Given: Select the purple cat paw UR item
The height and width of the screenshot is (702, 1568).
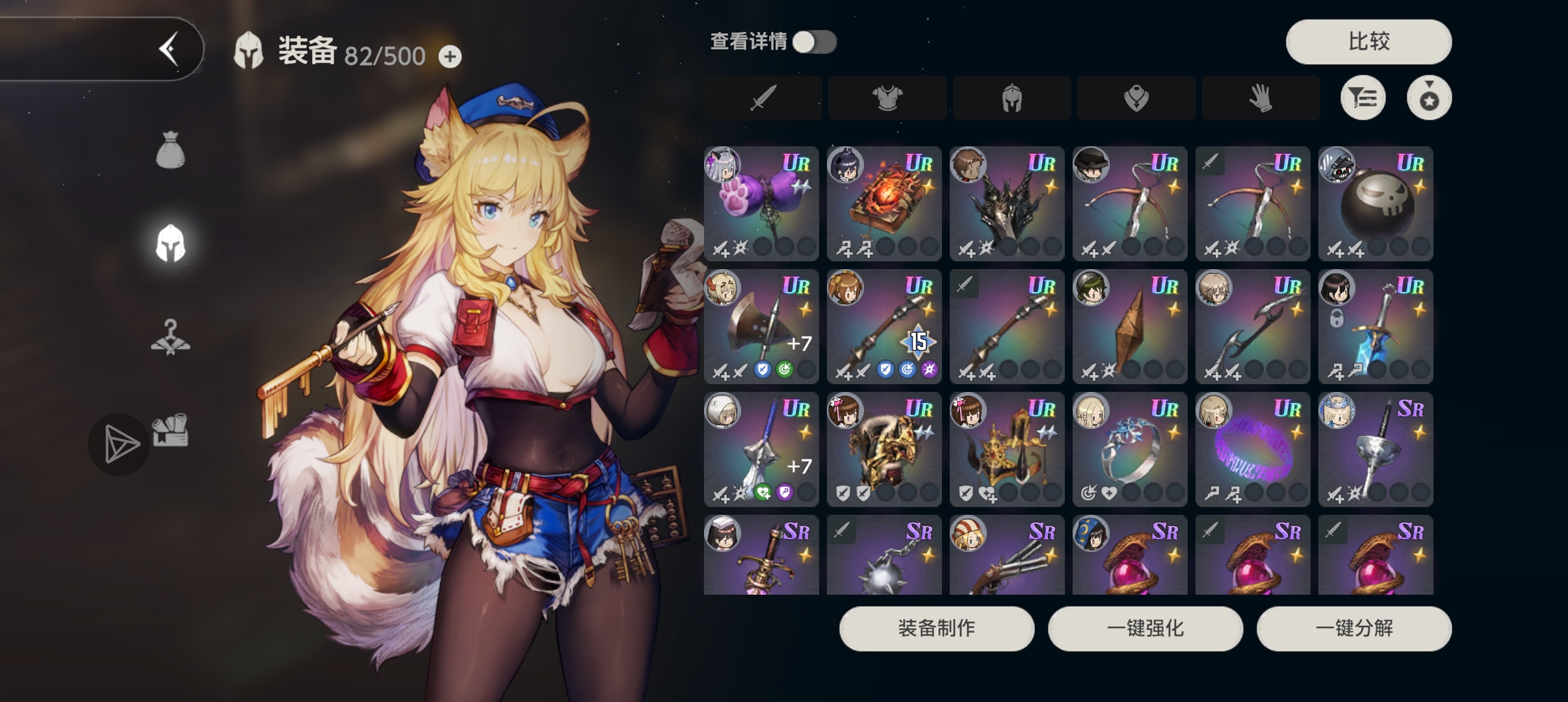Looking at the screenshot, I should pyautogui.click(x=761, y=203).
